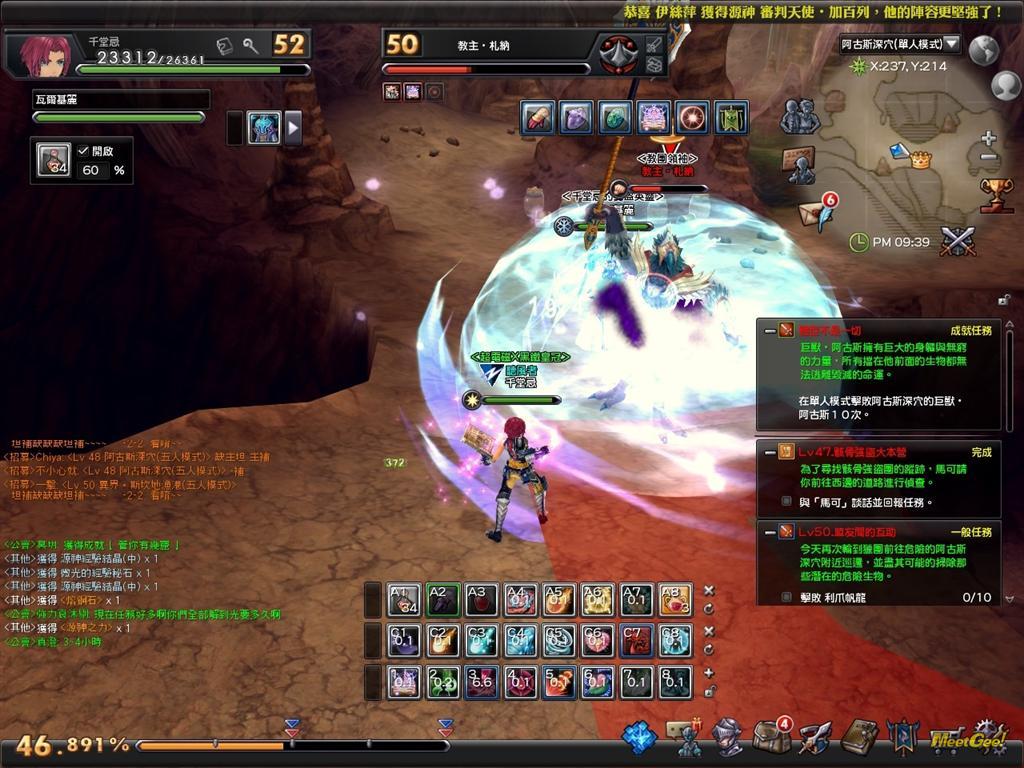Open the knight helmet character icon
Screen dimensions: 1024x768
click(727, 737)
